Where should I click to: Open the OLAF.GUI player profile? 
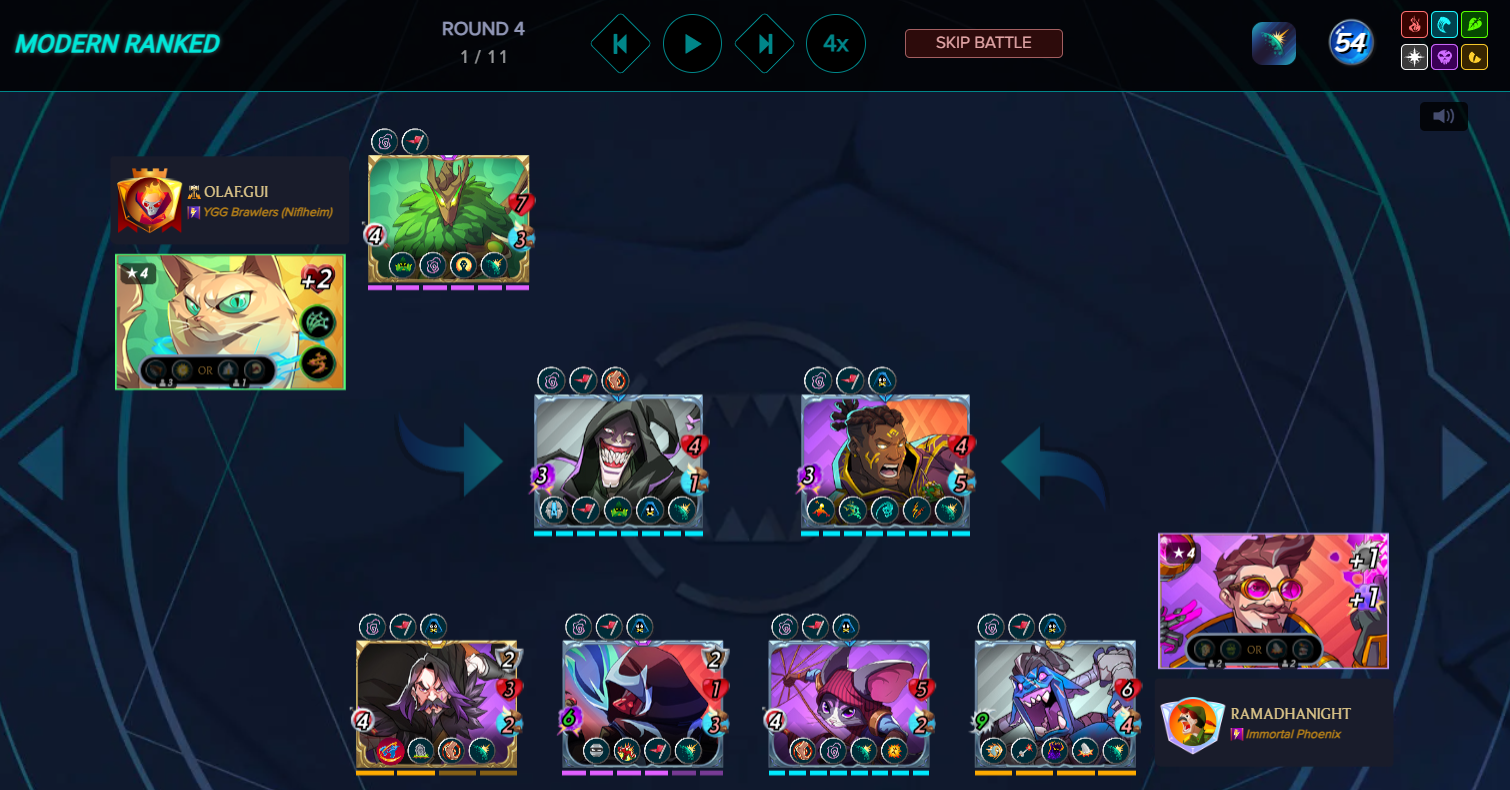click(x=236, y=191)
